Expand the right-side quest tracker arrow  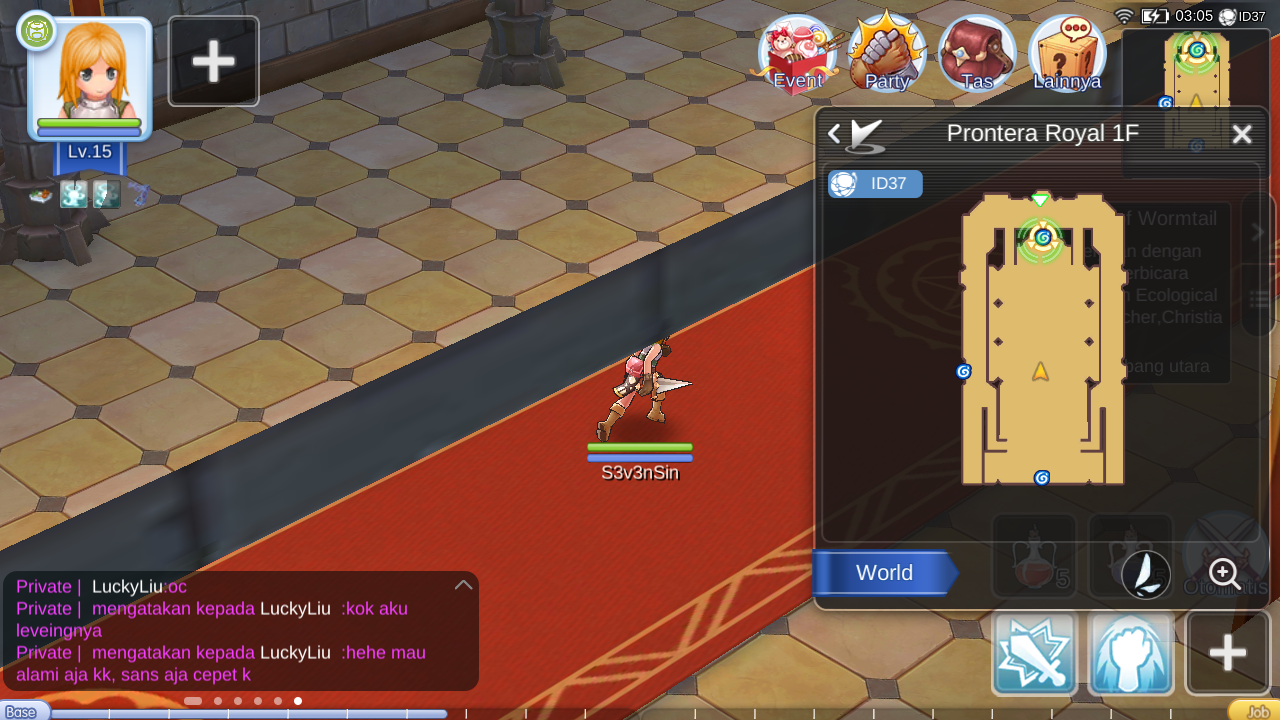1258,230
